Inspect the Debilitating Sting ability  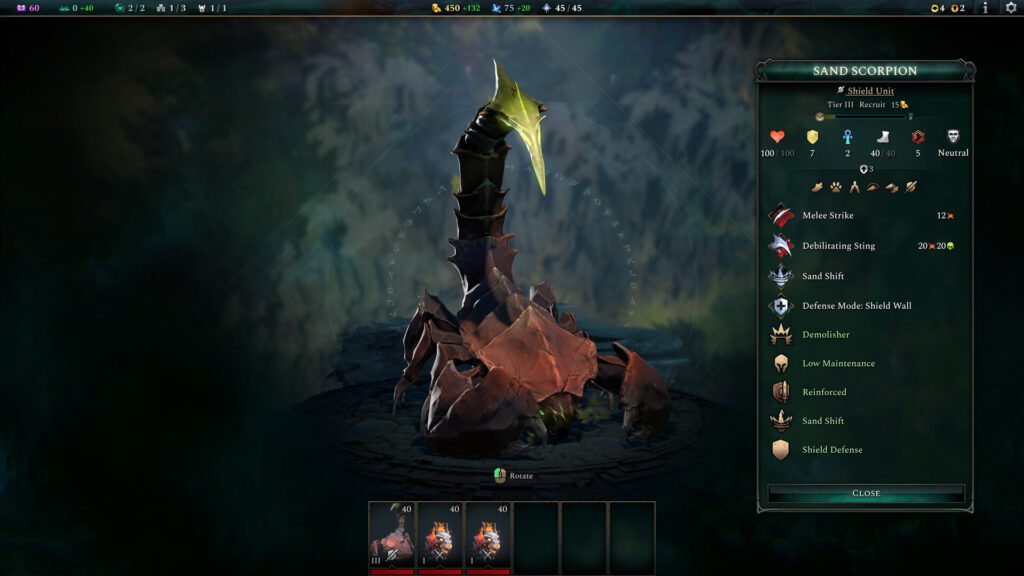coord(838,245)
